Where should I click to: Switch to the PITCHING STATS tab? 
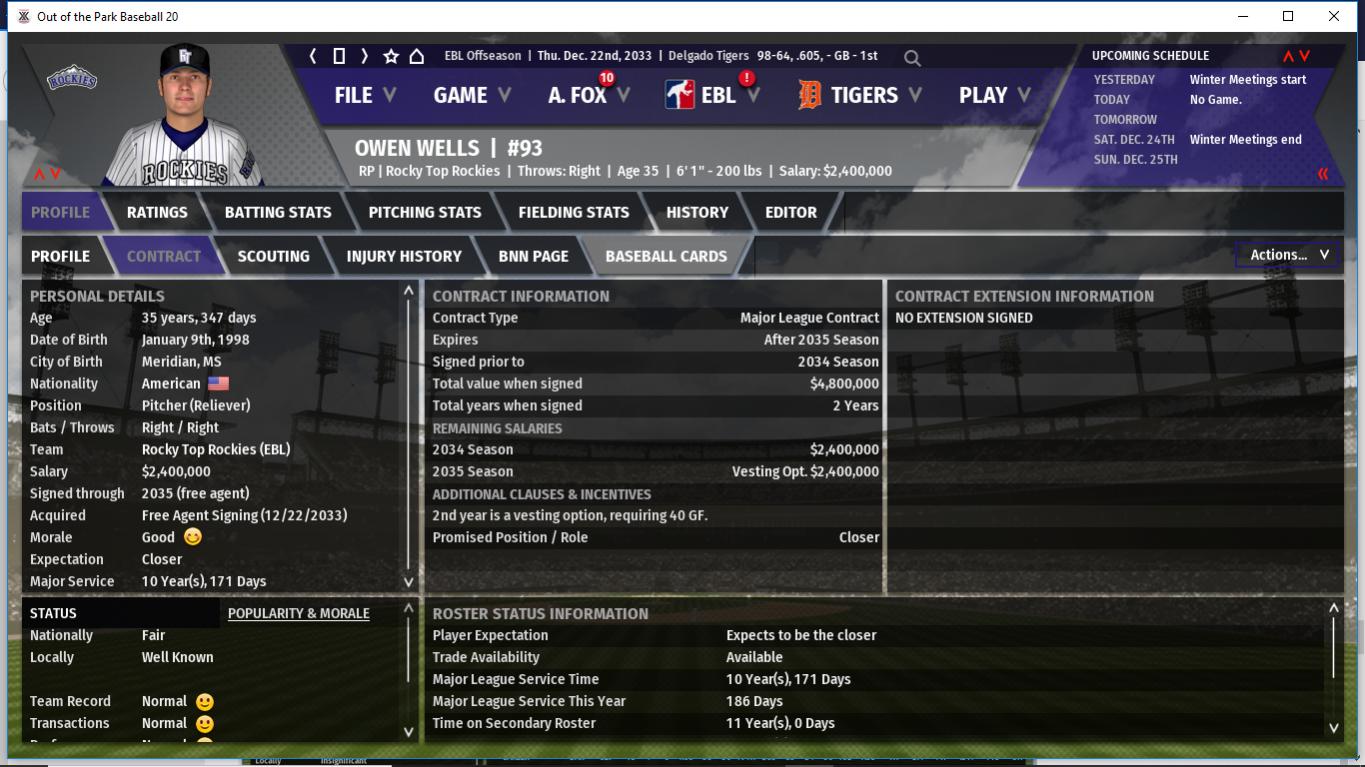425,212
